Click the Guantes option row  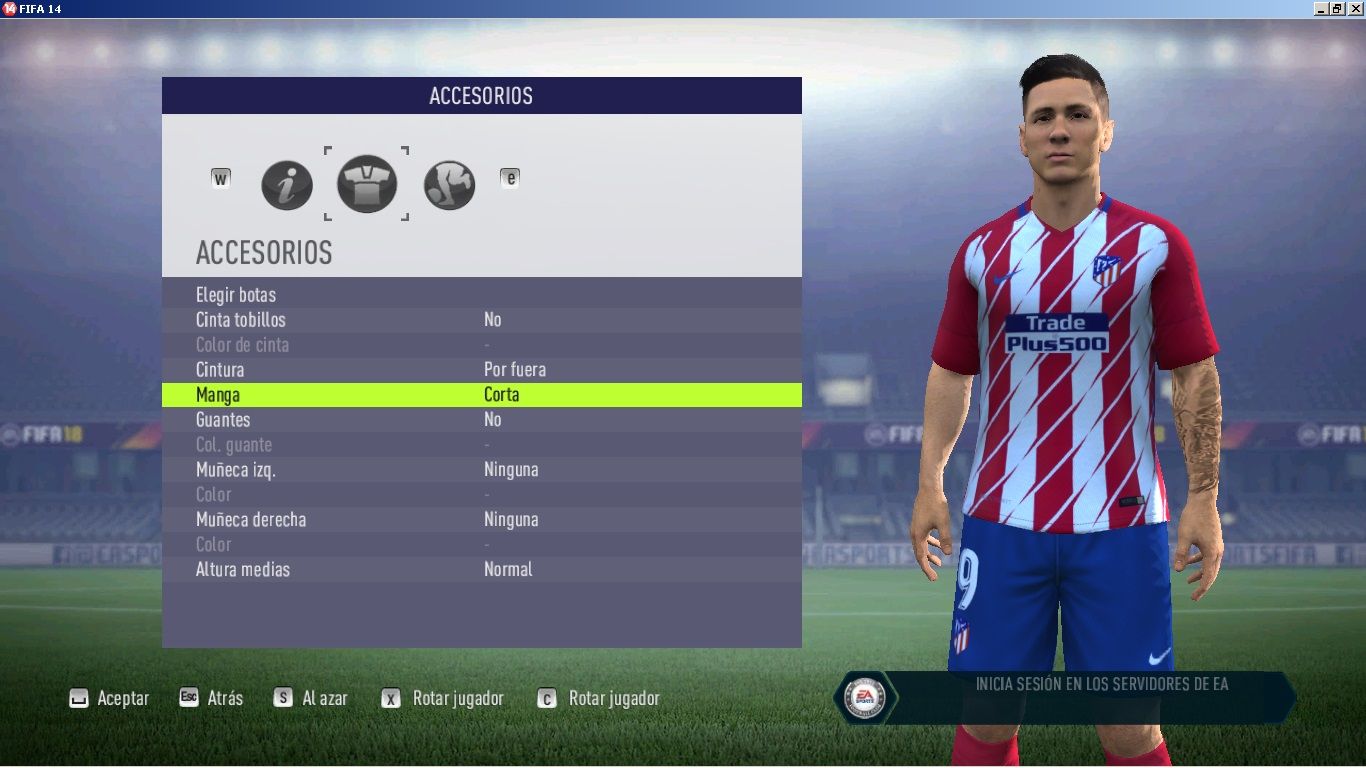click(223, 420)
